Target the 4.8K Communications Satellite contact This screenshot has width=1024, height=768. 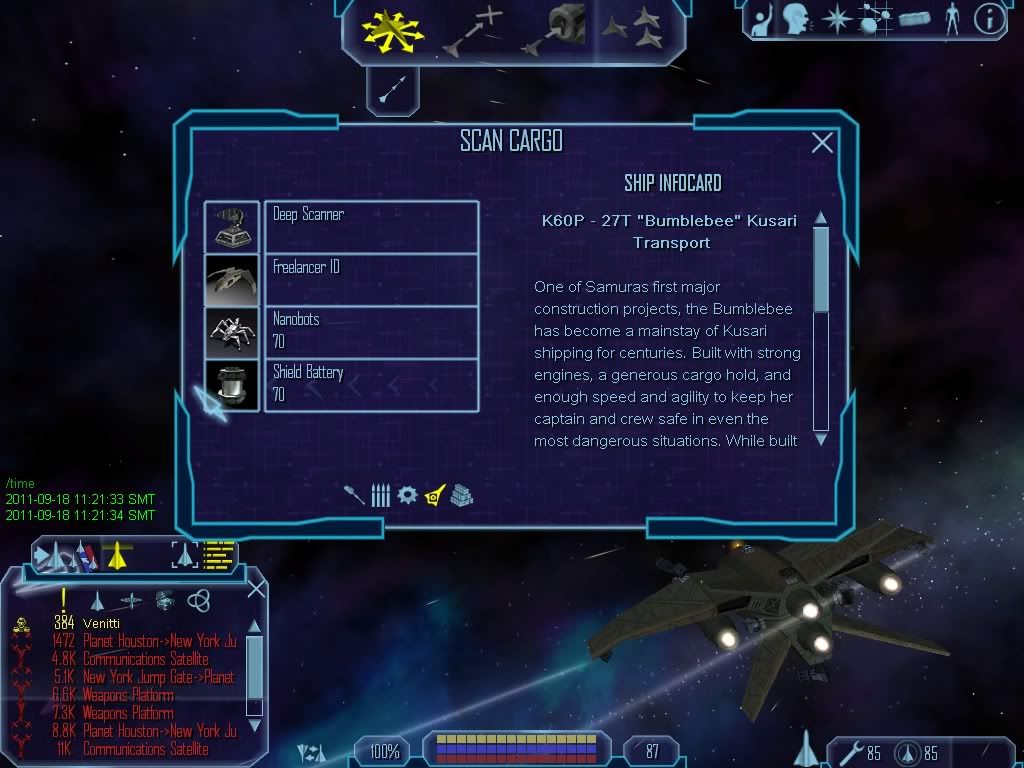pyautogui.click(x=145, y=659)
